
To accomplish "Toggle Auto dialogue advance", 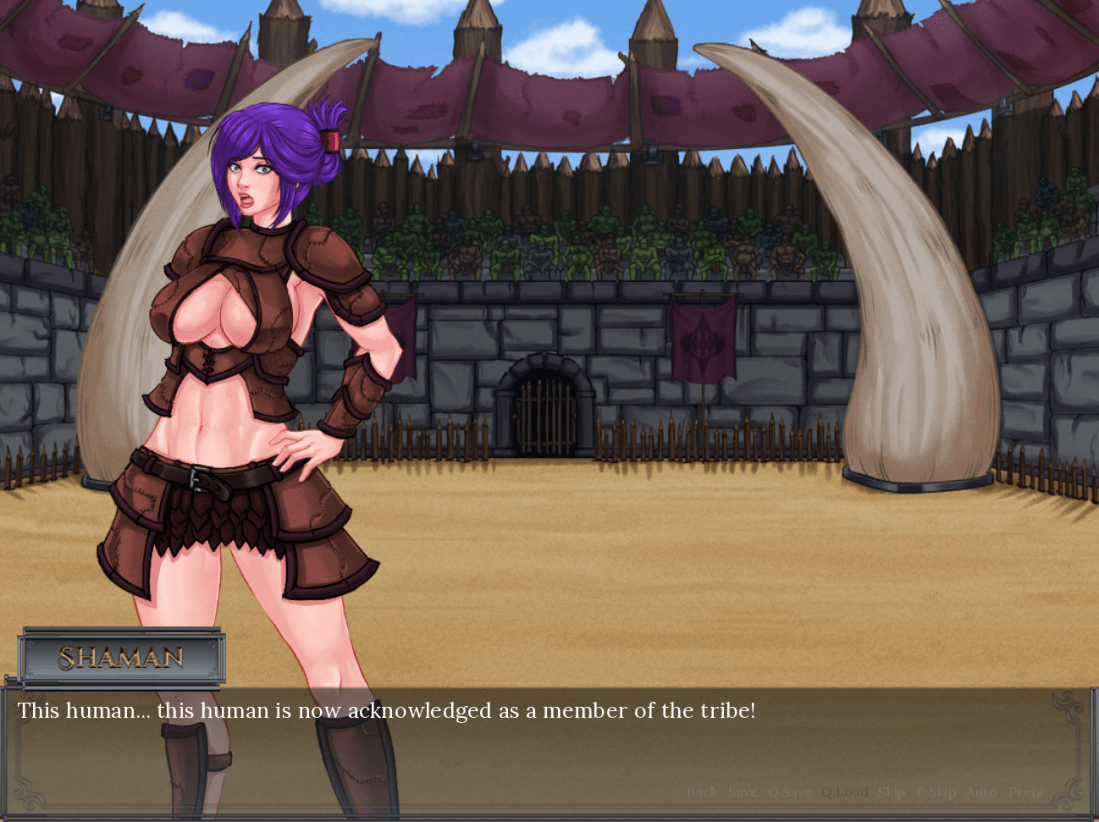I will [x=981, y=792].
